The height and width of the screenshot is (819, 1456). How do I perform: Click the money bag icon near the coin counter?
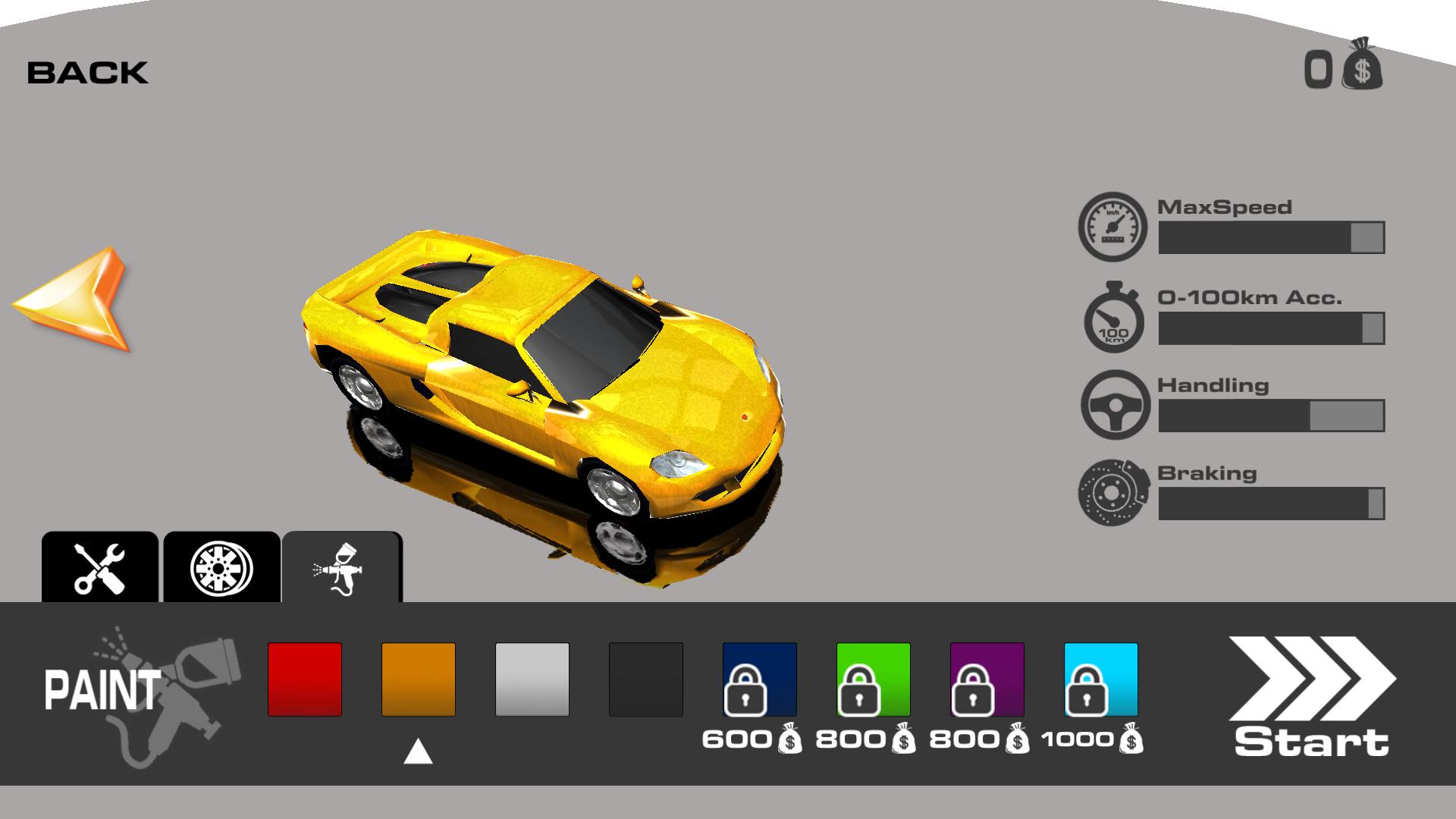1361,68
